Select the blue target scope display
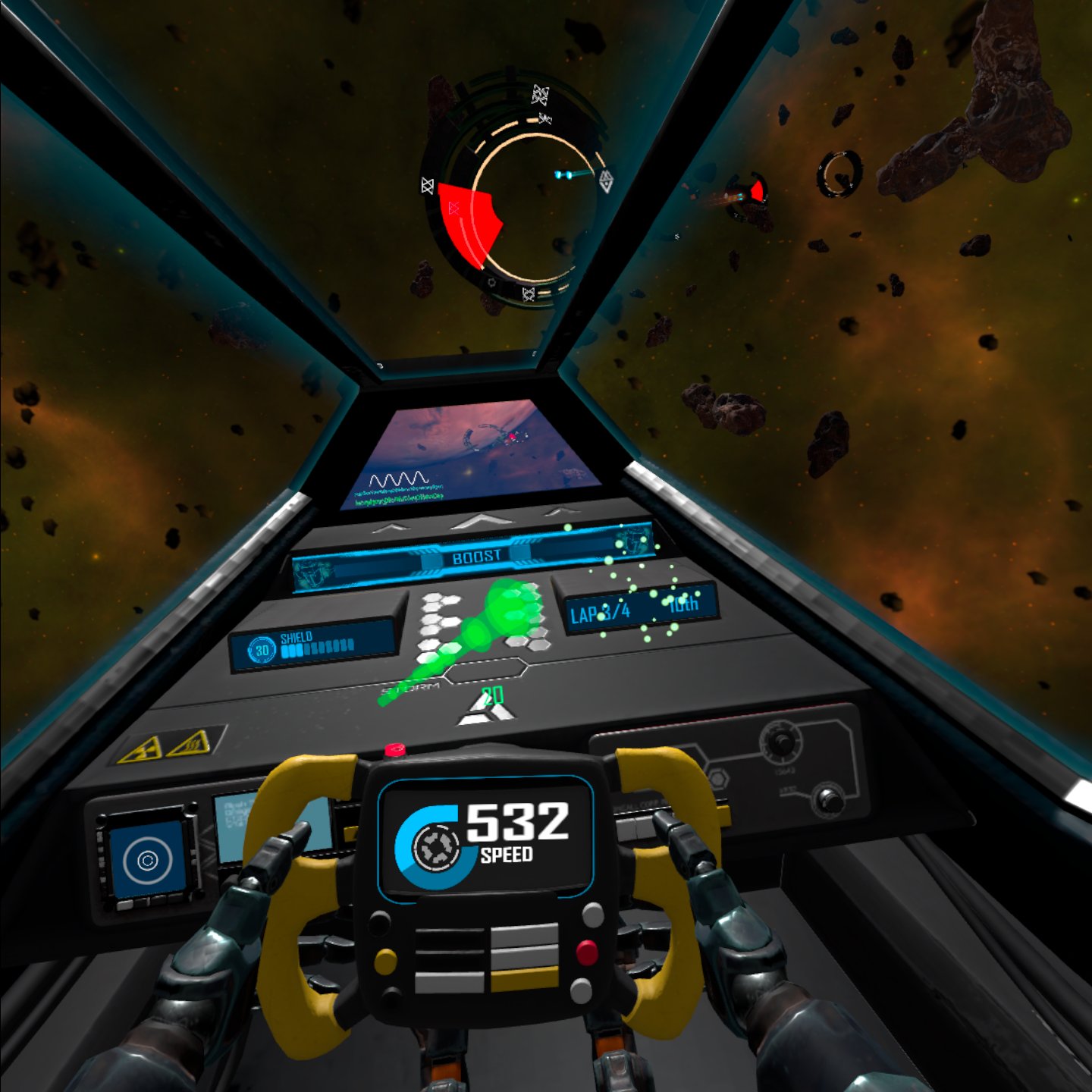Image resolution: width=1092 pixels, height=1092 pixels. 148,859
